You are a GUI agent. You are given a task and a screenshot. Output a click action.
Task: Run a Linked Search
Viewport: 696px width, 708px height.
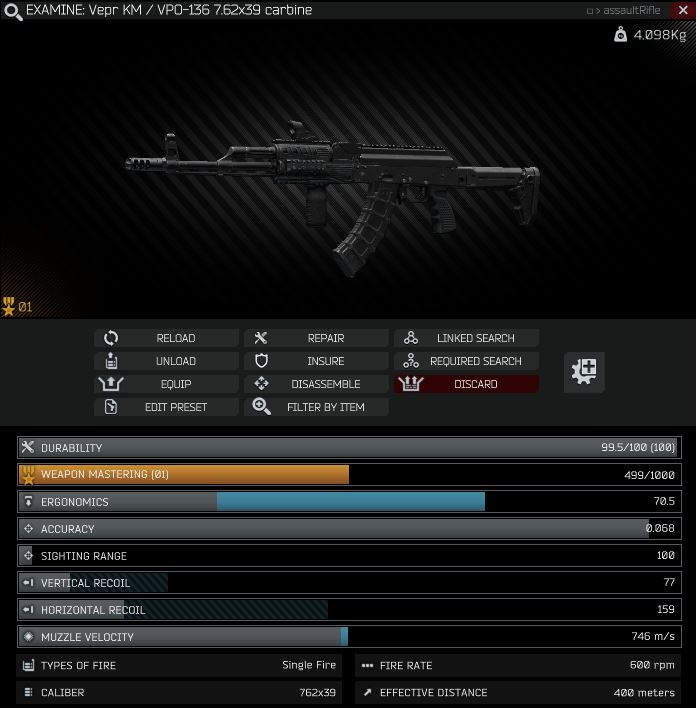coord(466,338)
